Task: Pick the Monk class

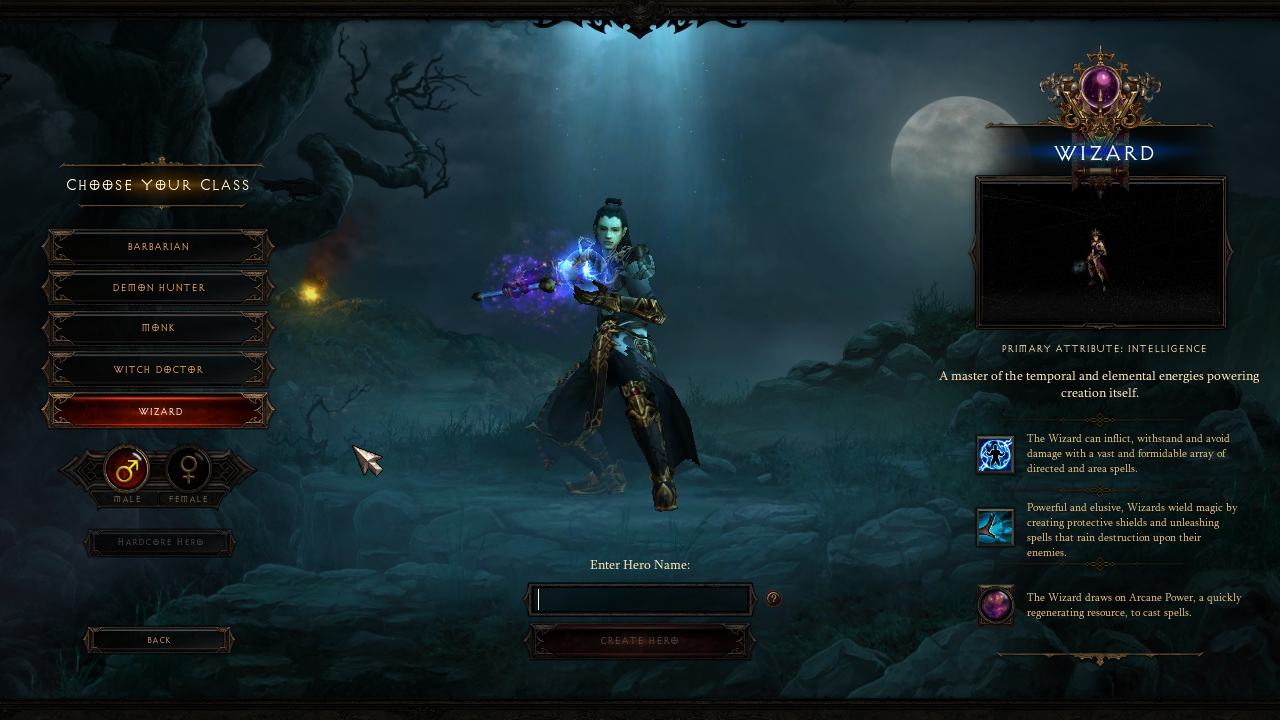Action: coord(158,328)
